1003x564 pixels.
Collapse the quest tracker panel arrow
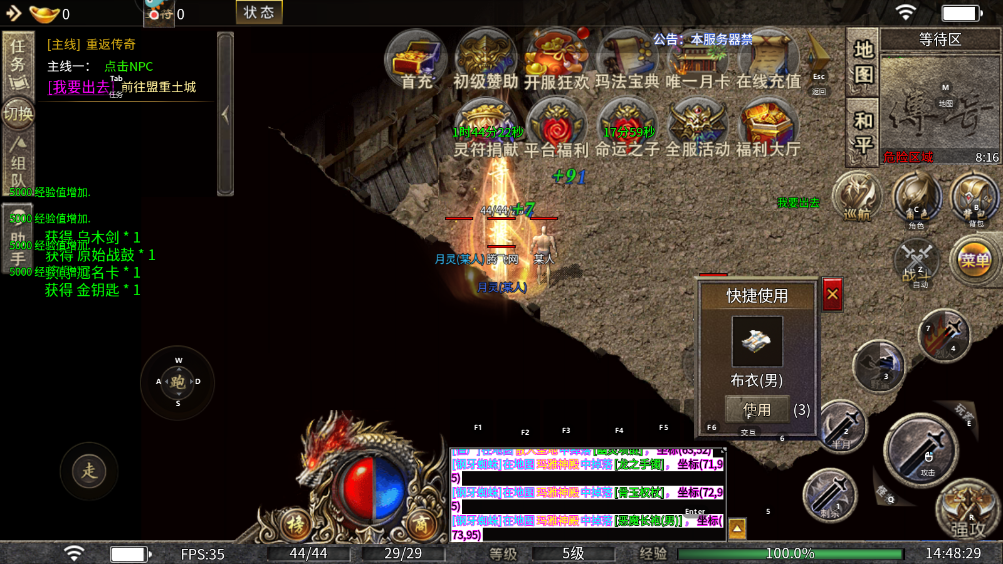(x=225, y=114)
